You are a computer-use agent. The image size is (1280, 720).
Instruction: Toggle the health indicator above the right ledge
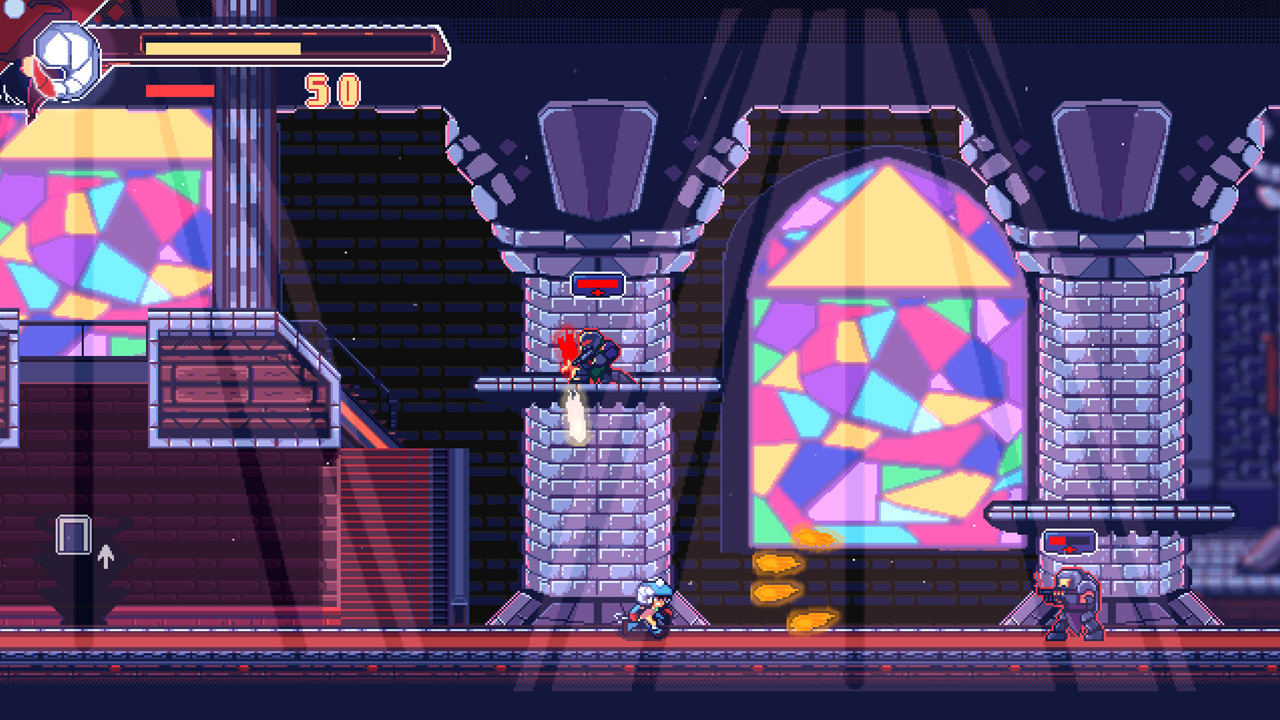click(x=1068, y=540)
